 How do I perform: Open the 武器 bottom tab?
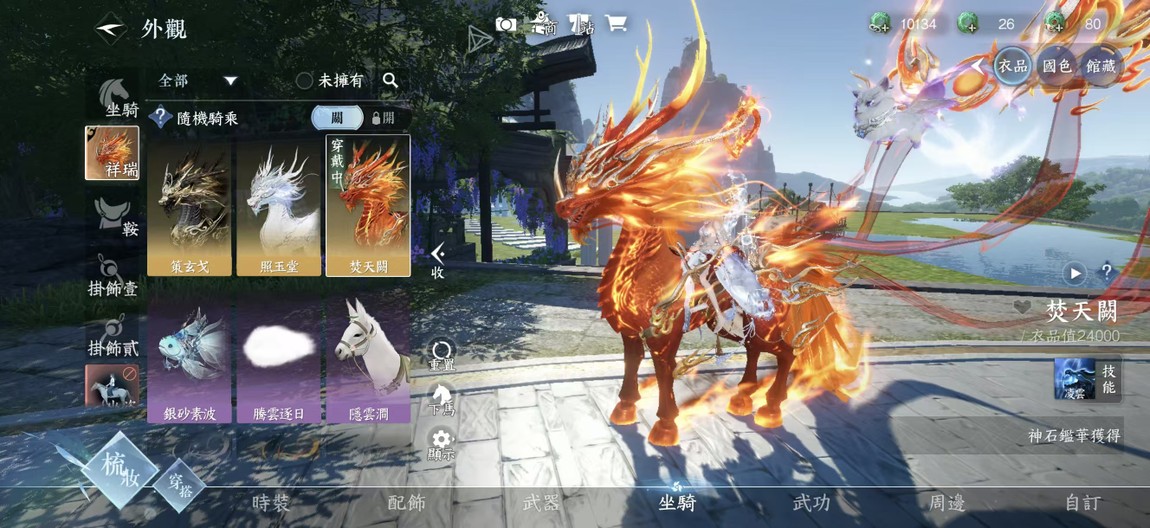[x=541, y=503]
